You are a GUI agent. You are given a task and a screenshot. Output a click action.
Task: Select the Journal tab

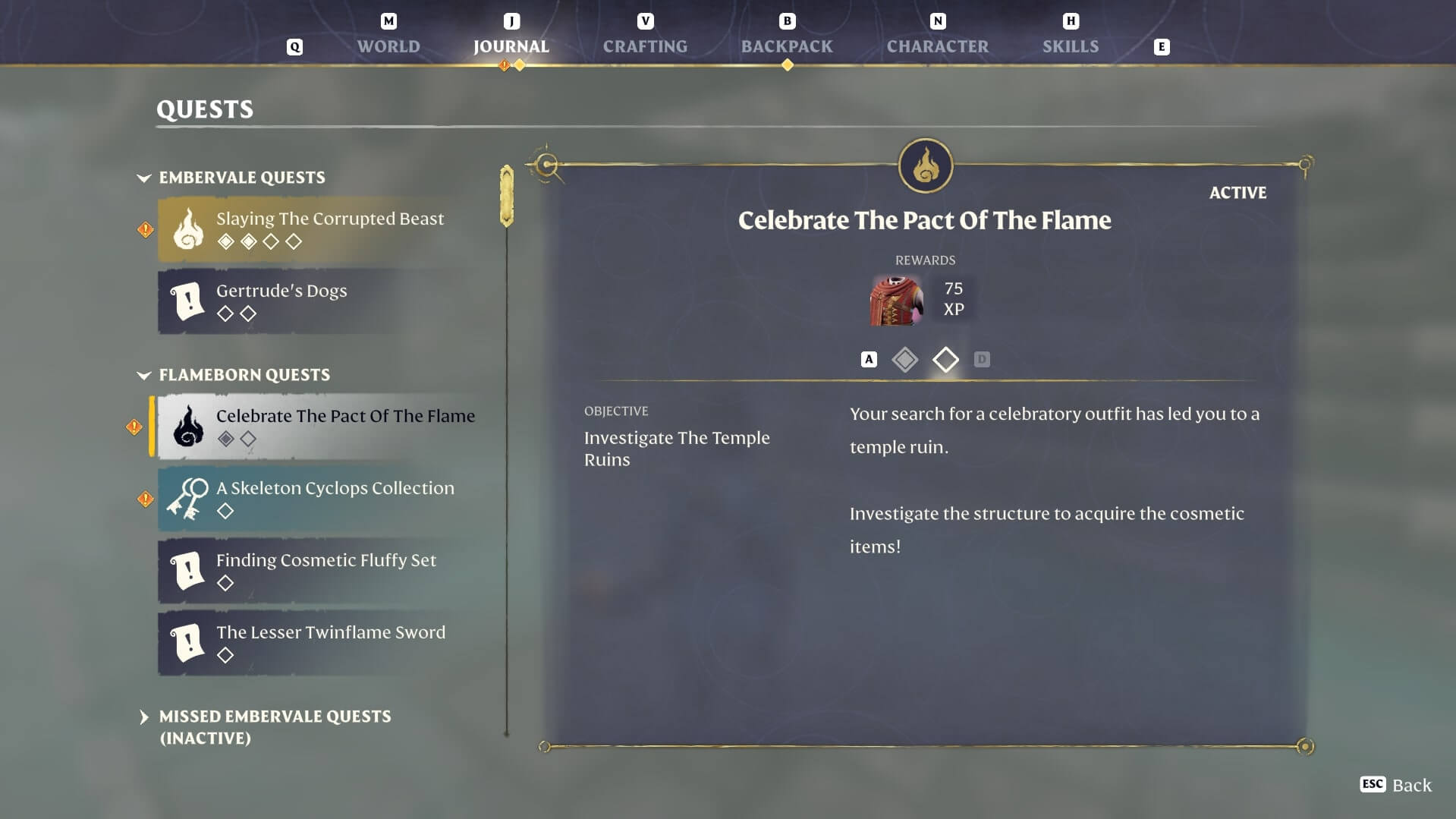[x=511, y=46]
